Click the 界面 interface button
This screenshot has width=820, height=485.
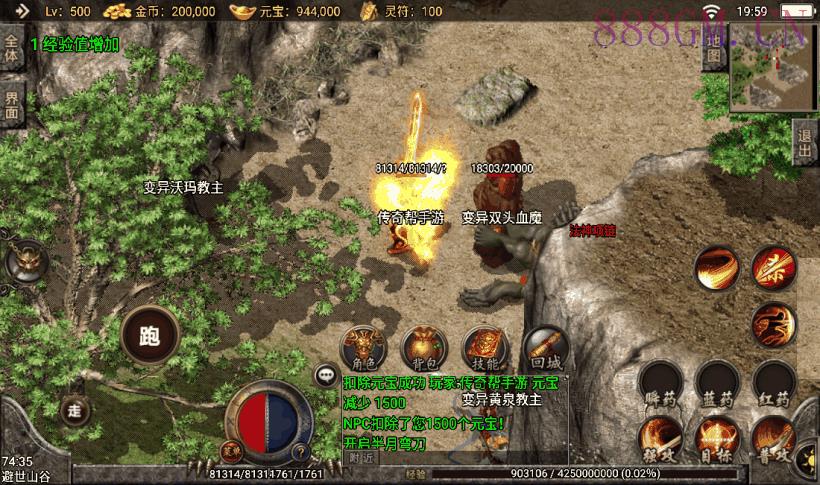pyautogui.click(x=12, y=105)
